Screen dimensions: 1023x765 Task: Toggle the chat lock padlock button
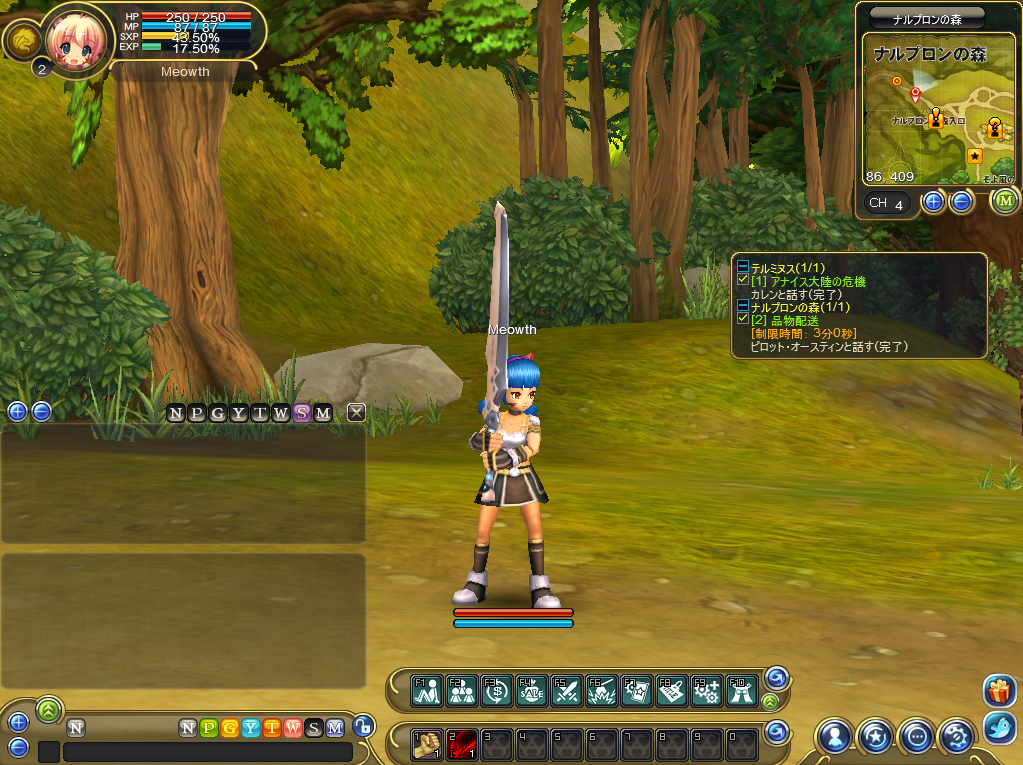(363, 727)
